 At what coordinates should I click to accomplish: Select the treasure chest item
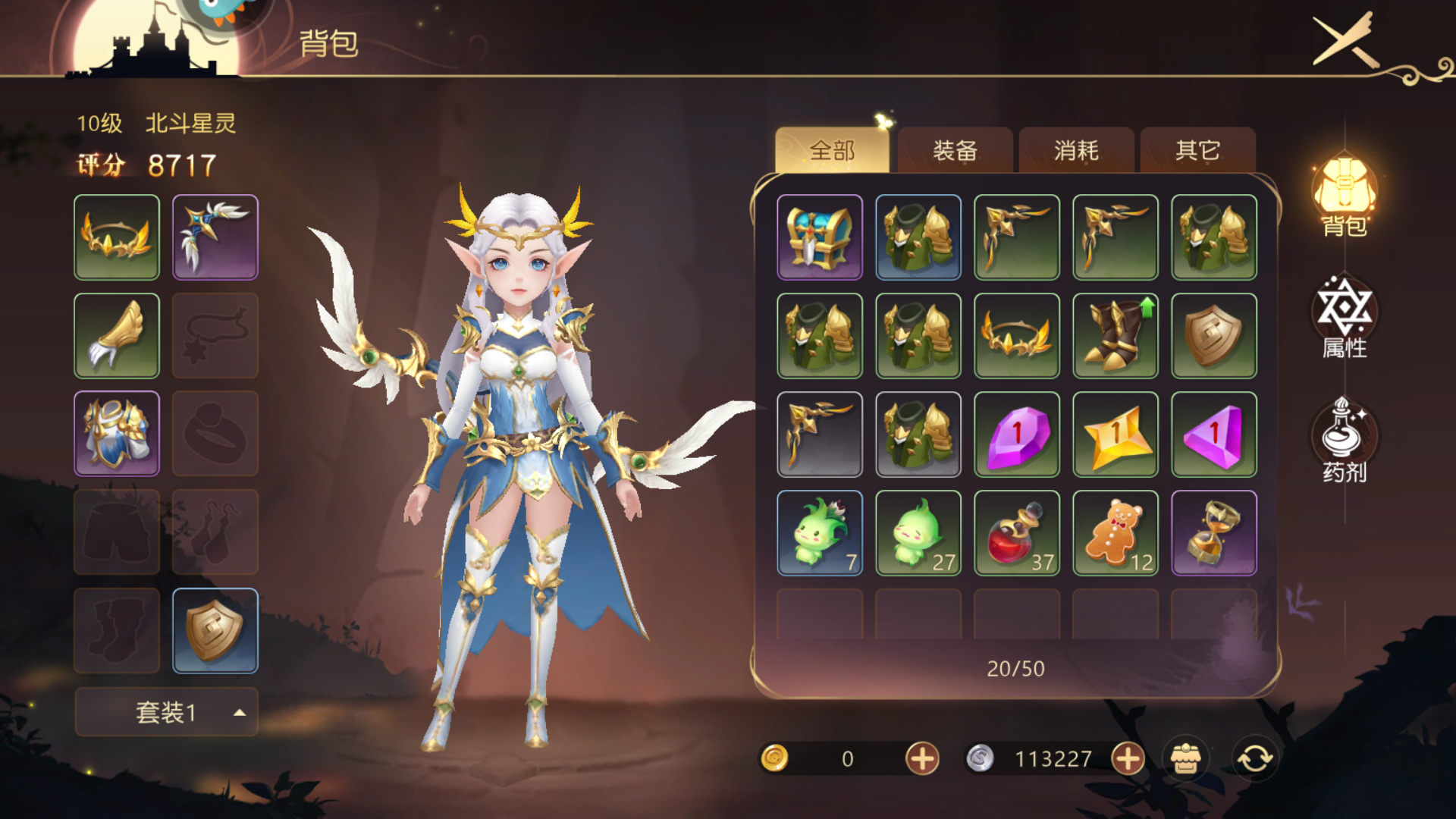[820, 237]
